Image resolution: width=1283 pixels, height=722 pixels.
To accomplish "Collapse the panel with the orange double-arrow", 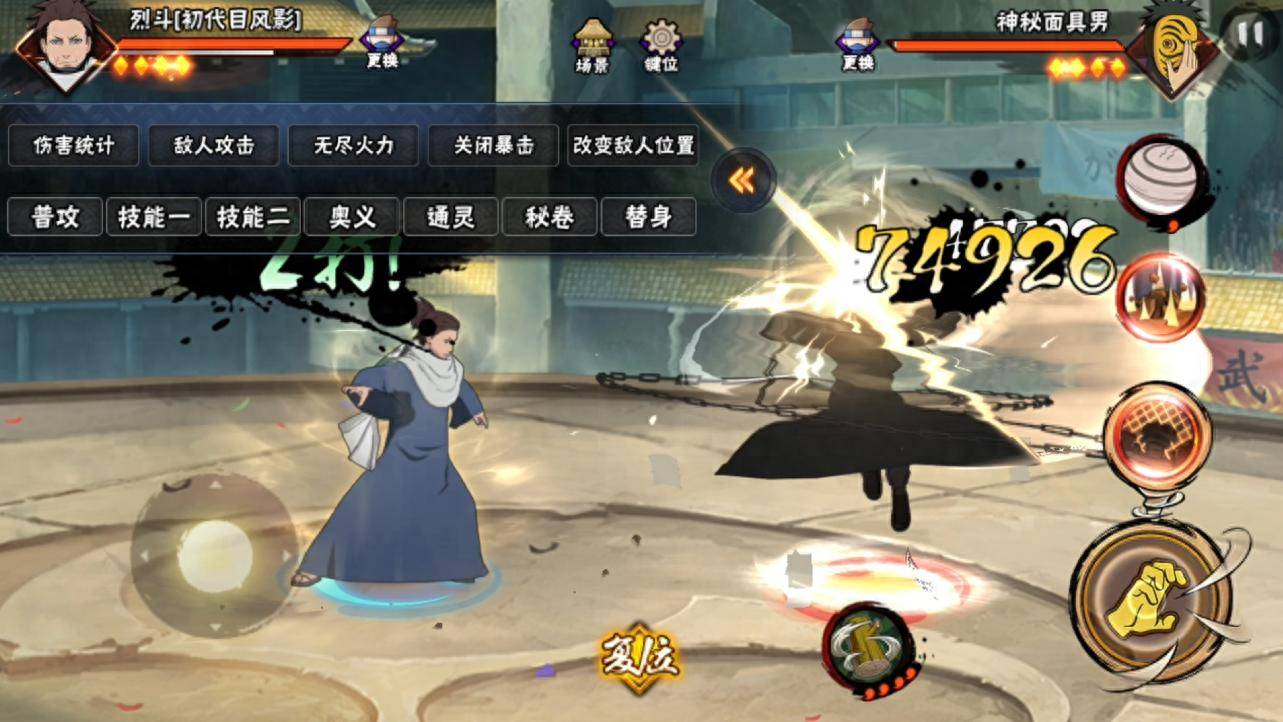I will click(742, 180).
